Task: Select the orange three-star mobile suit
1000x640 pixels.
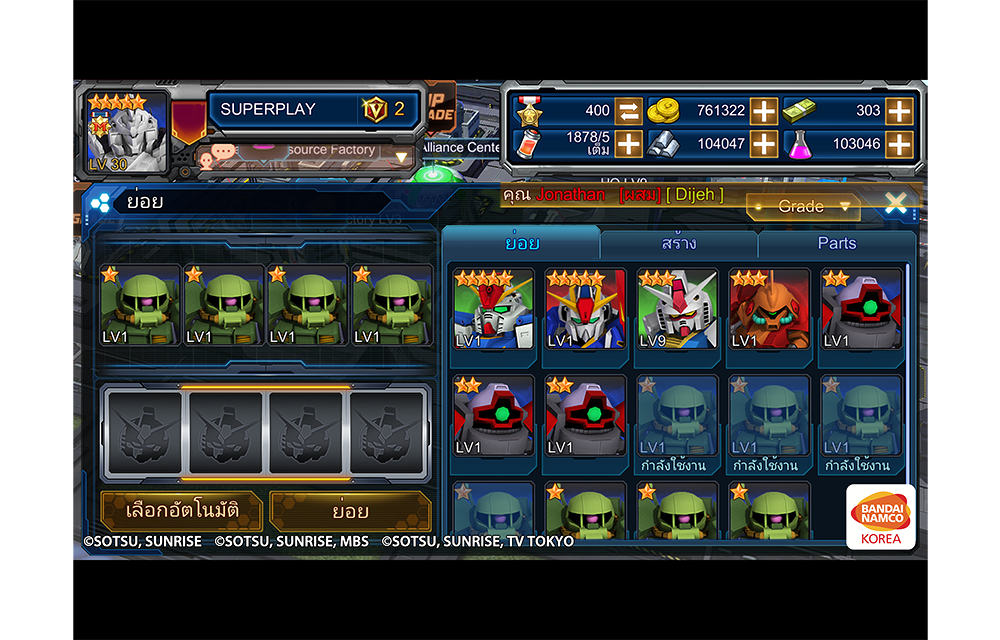Action: pos(769,310)
